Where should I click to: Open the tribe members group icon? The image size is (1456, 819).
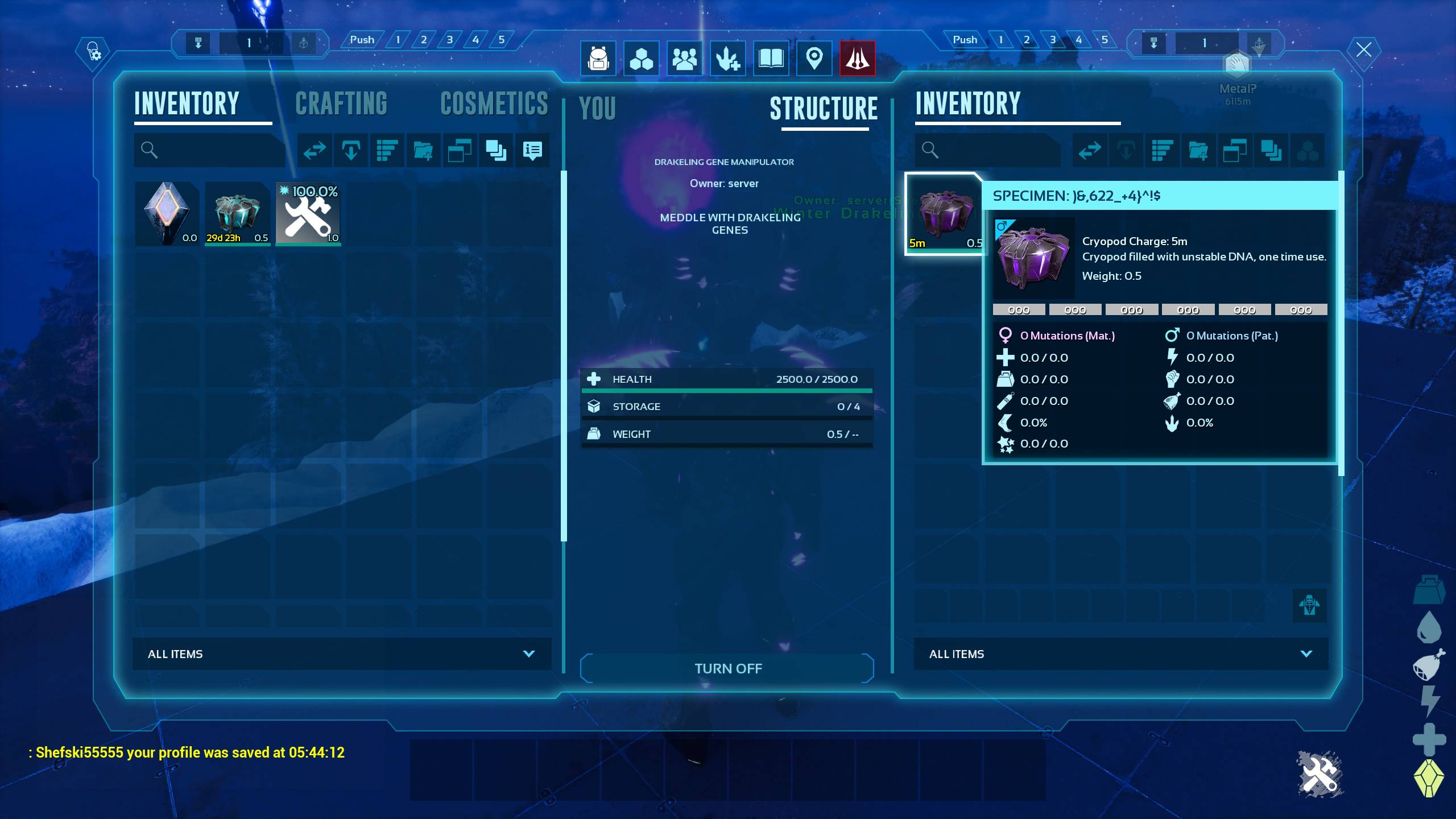tap(684, 58)
